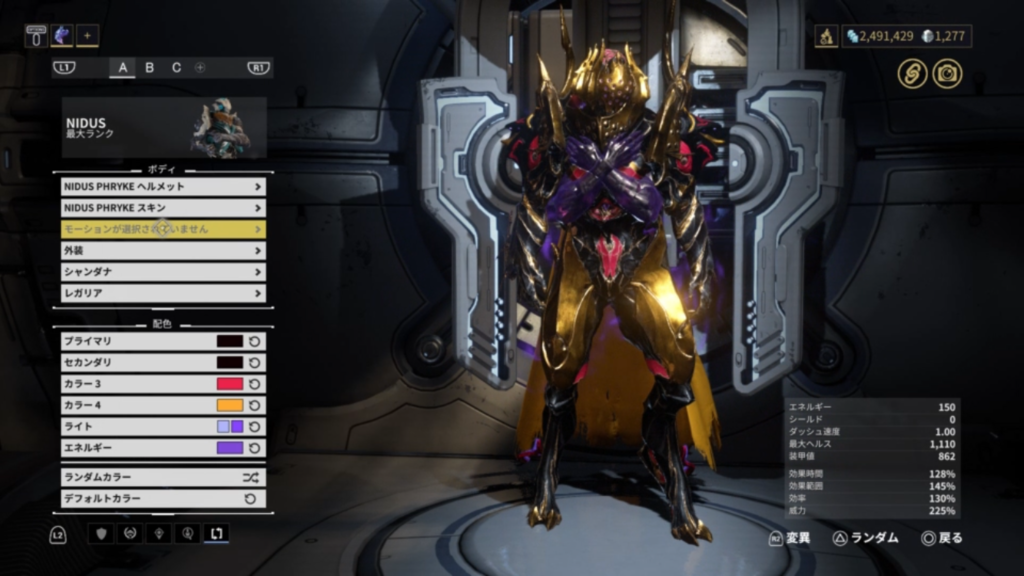The height and width of the screenshot is (576, 1024).
Task: Switch to appearance config C
Action: pos(176,68)
